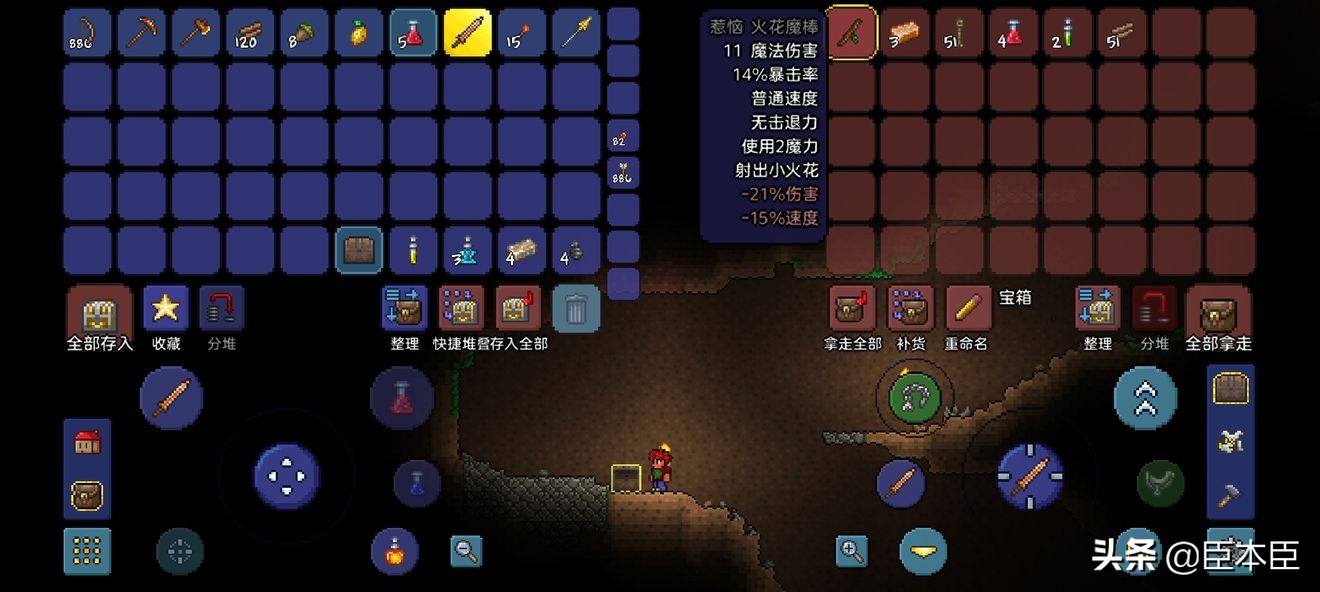This screenshot has width=1320, height=592.
Task: Select the acorn stack slot
Action: tap(304, 33)
